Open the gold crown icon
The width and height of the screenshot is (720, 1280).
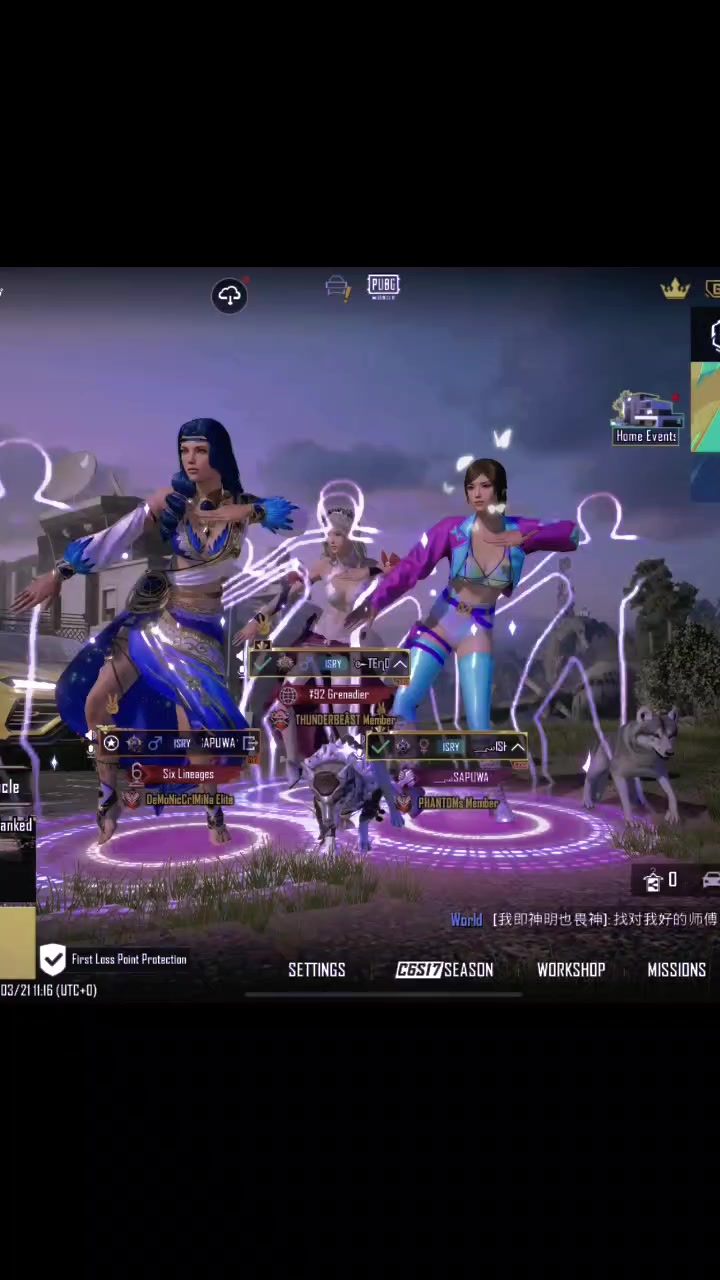pos(675,290)
